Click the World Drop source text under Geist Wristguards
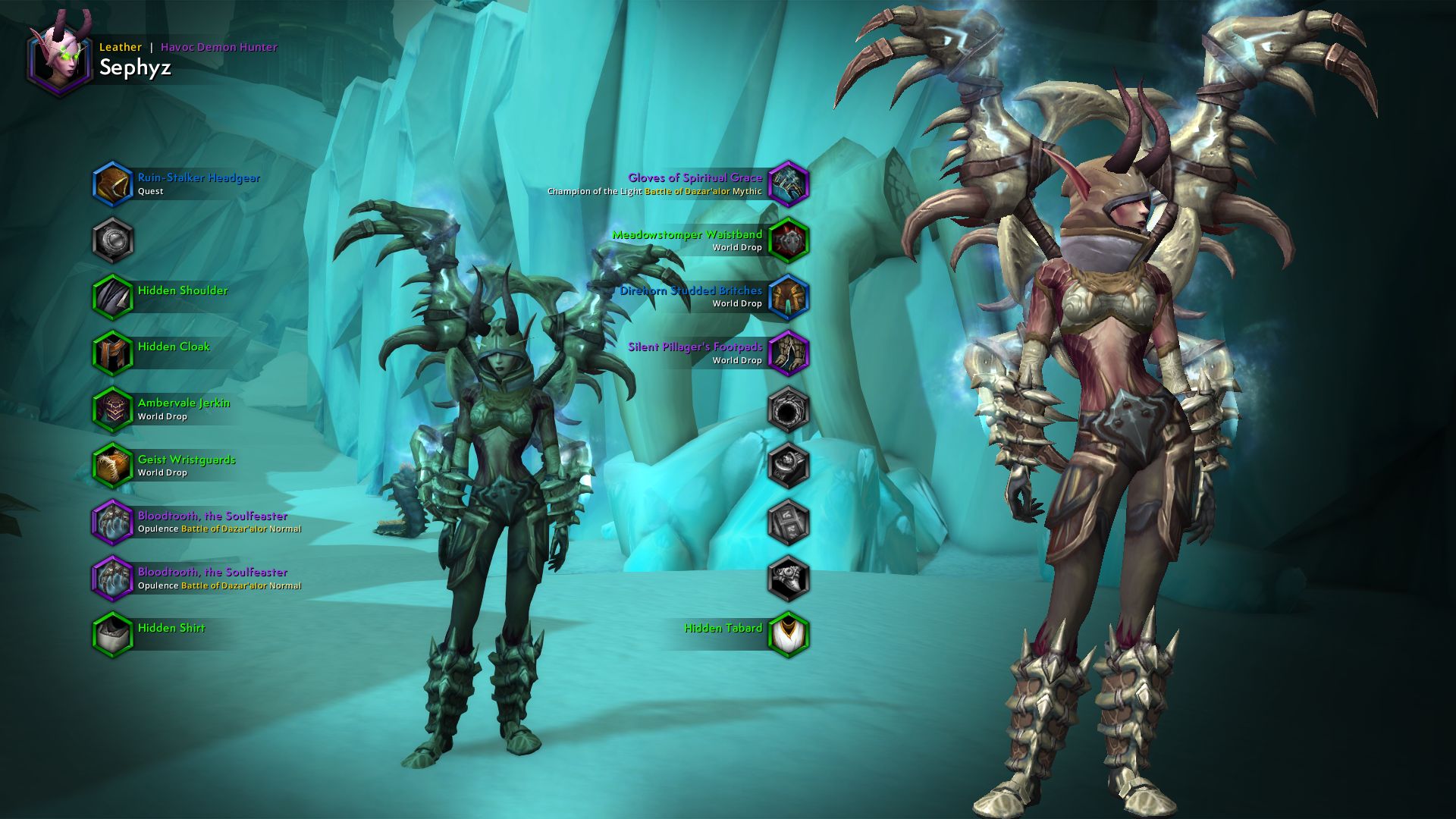The image size is (1456, 819). (x=161, y=472)
